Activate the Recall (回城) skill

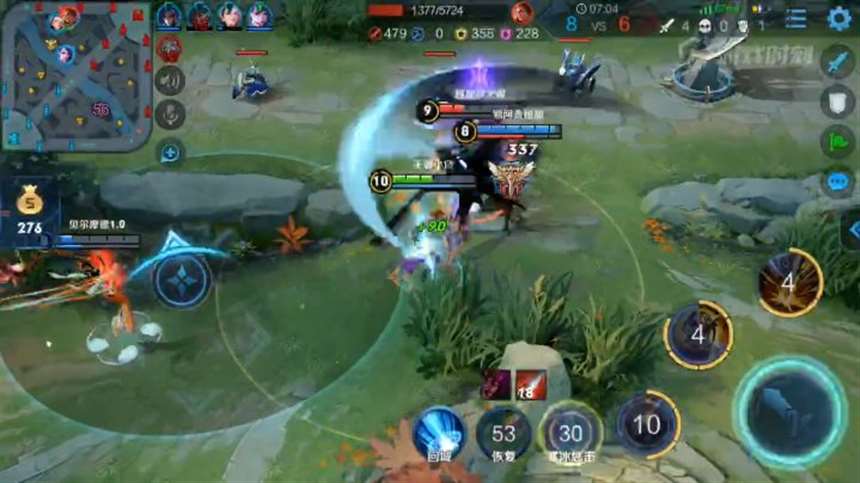[440, 431]
